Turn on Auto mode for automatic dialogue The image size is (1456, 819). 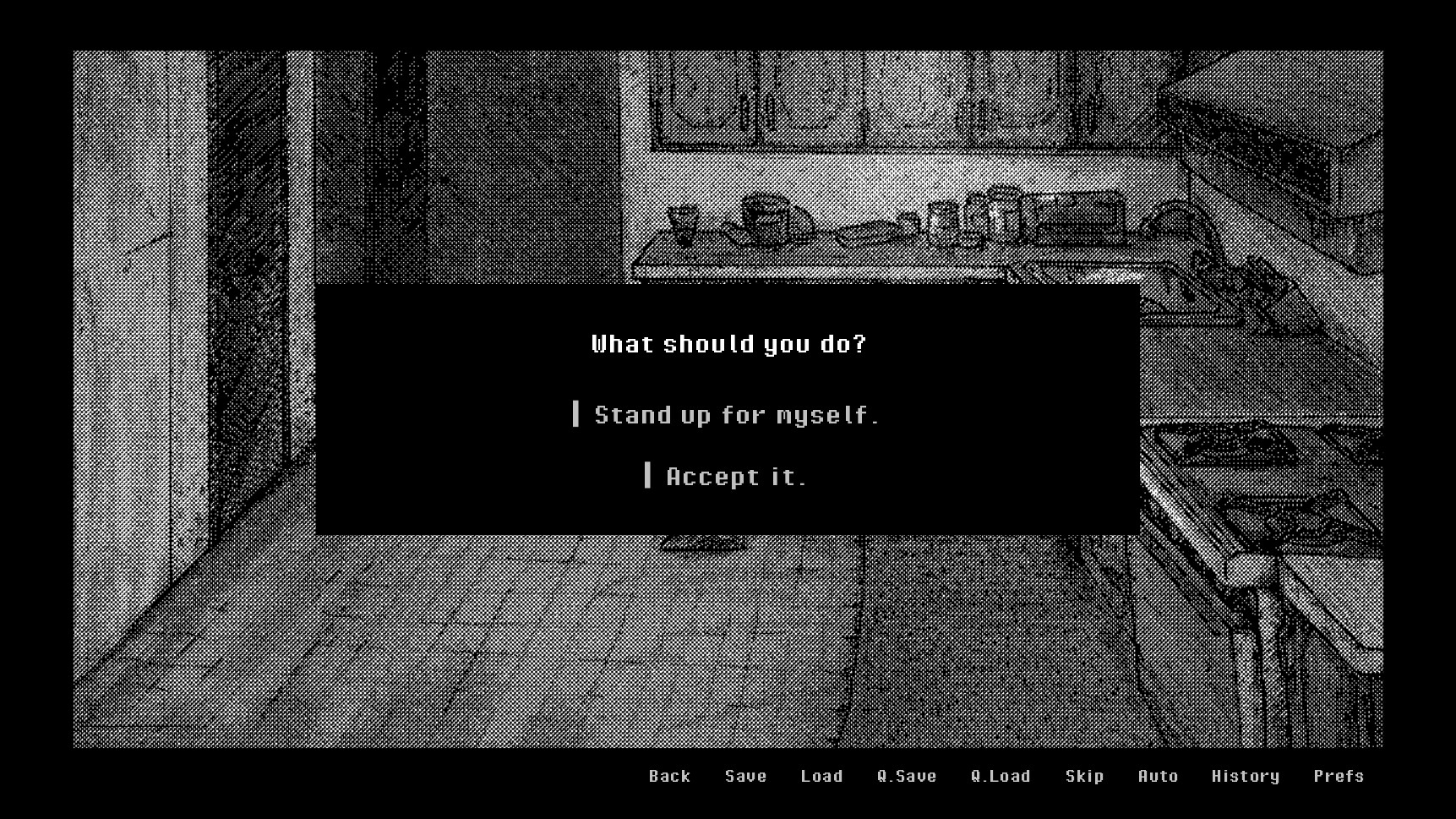1157,776
